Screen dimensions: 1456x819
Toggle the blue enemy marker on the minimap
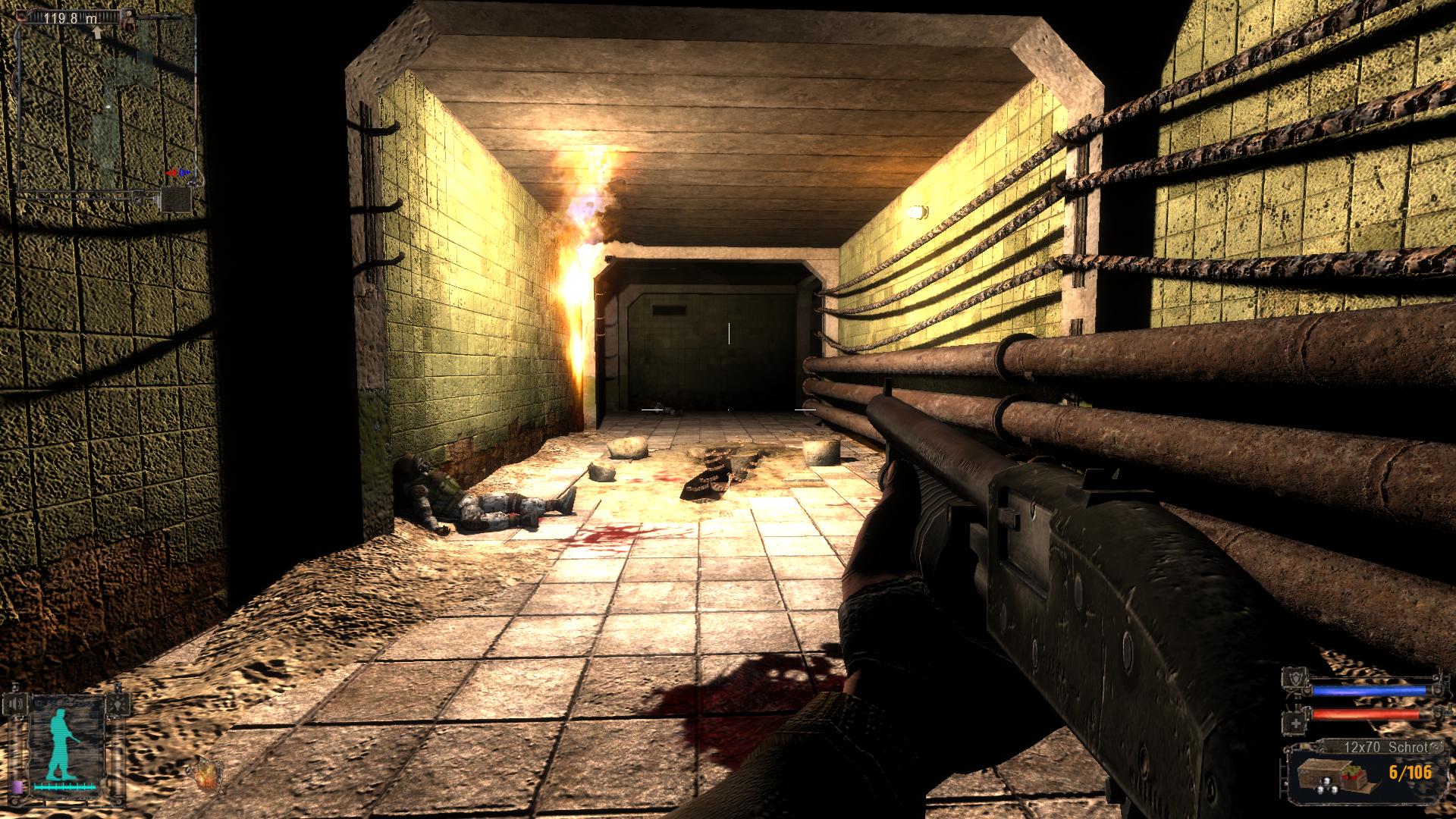(184, 172)
